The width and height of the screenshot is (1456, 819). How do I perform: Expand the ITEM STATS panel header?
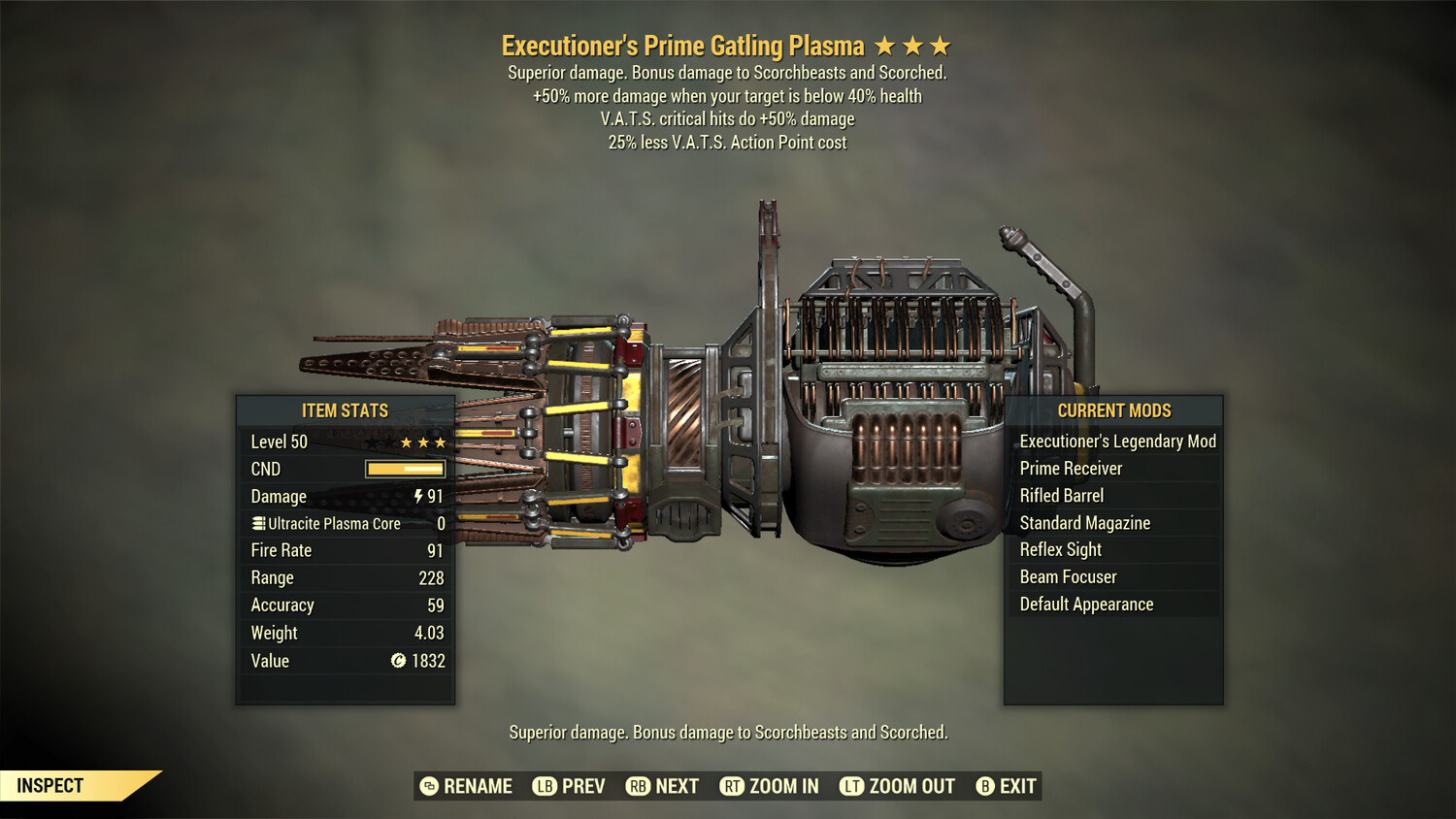[346, 410]
